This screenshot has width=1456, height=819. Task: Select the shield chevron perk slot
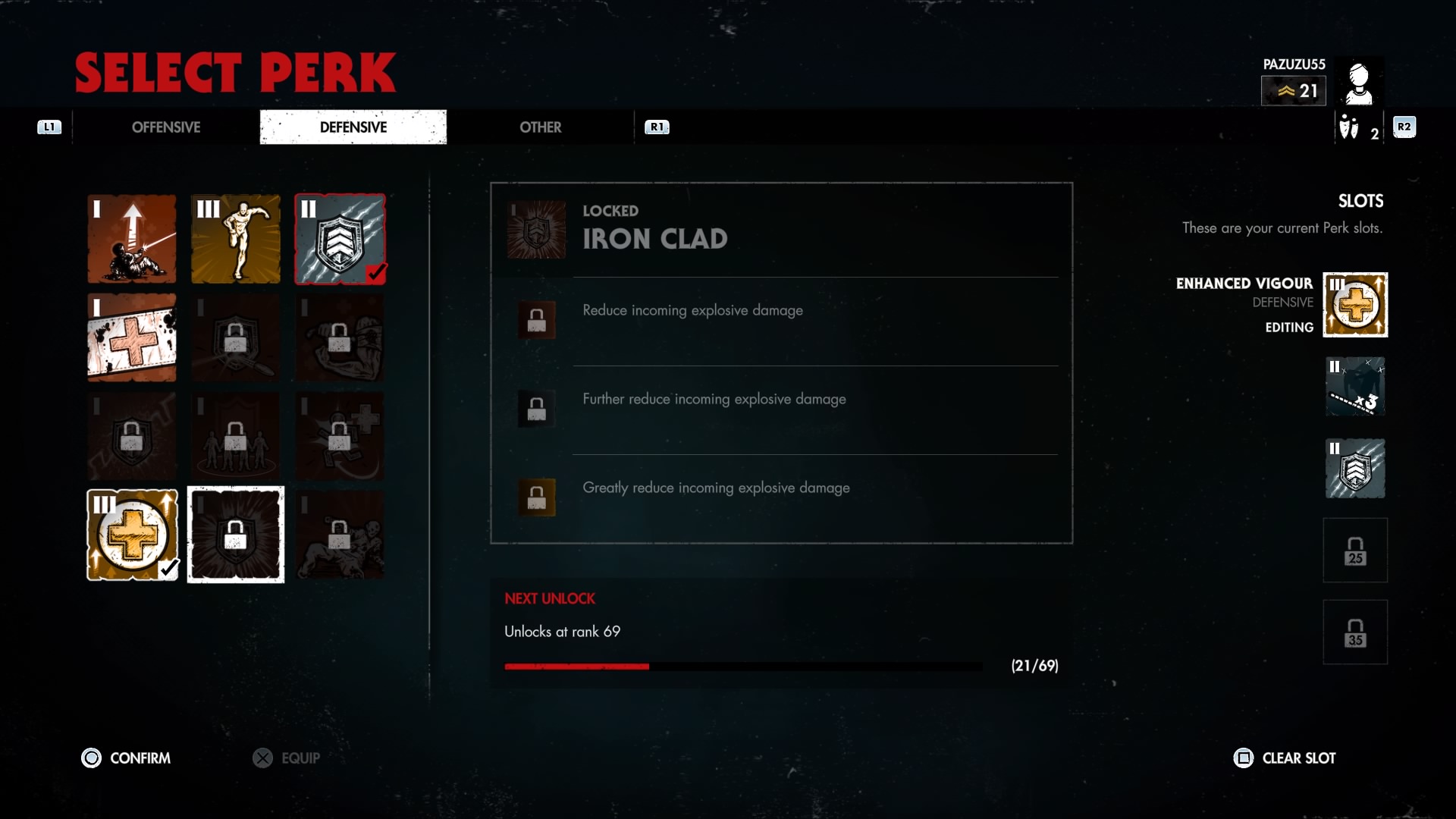pos(1355,469)
